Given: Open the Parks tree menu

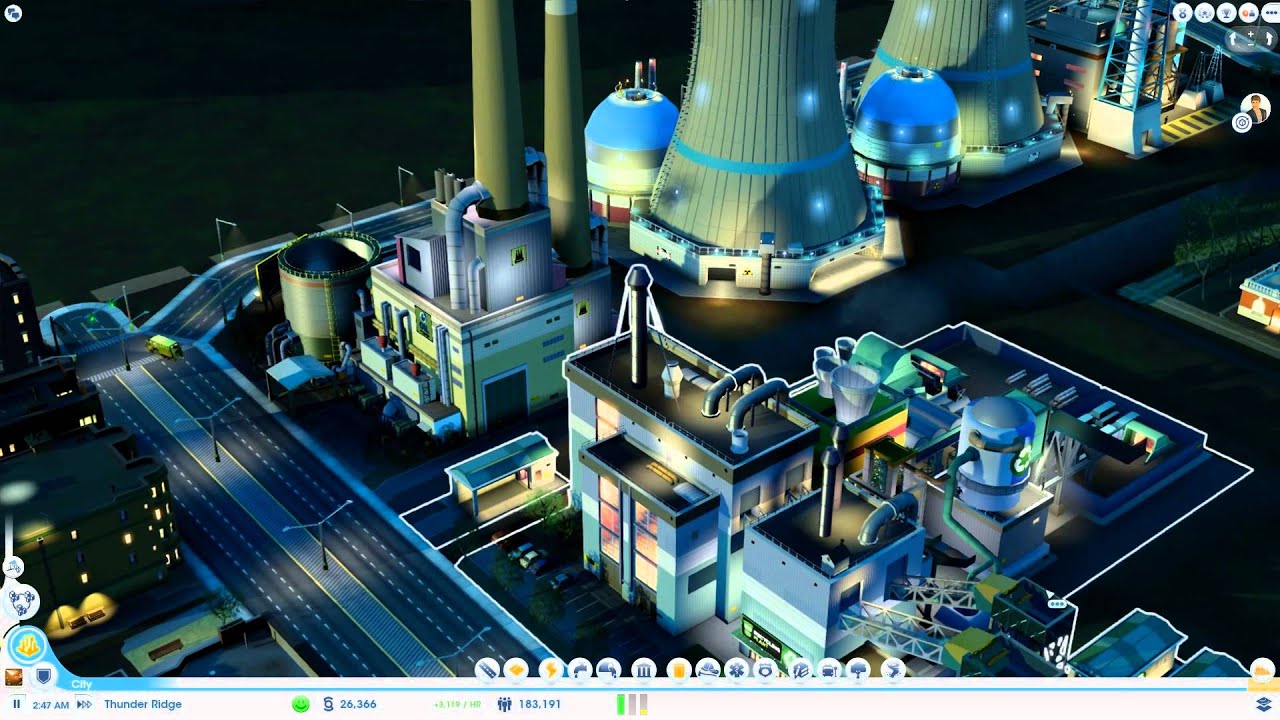Looking at the screenshot, I should coord(859,669).
